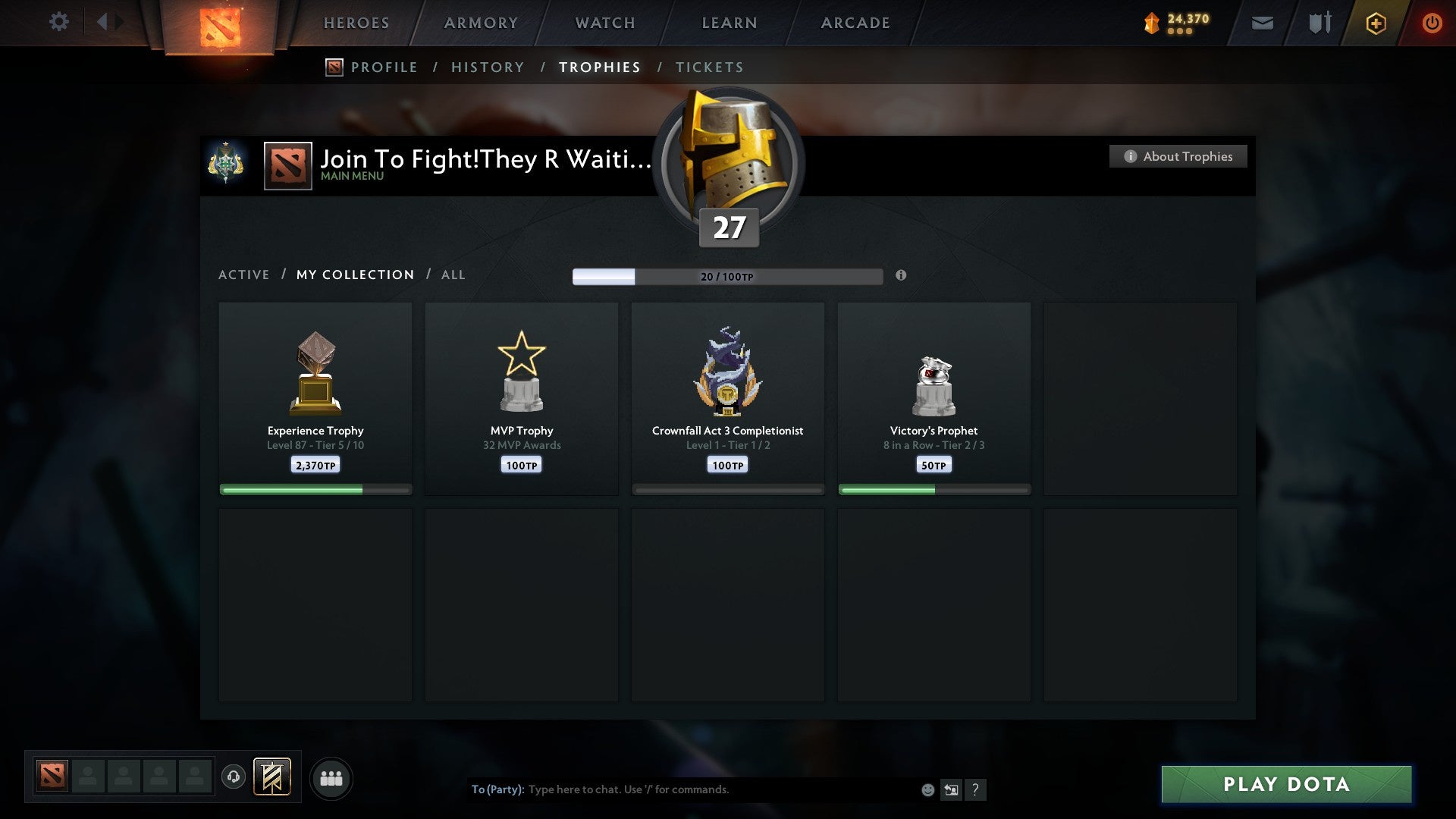Open the emoticon picker in chat bar
This screenshot has height=819, width=1456.
point(927,789)
